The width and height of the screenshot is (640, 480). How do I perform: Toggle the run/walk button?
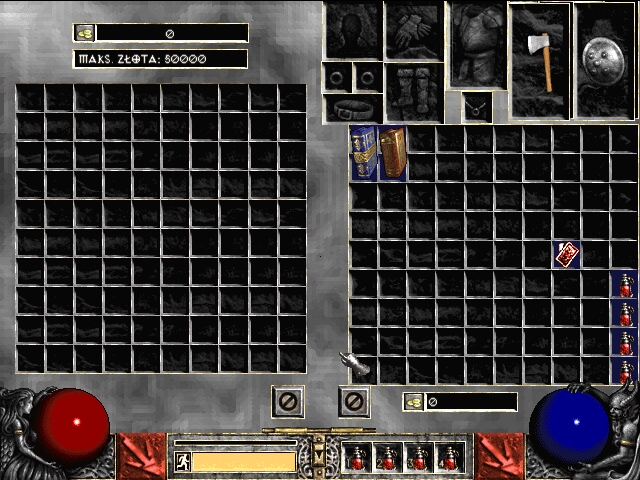[182, 462]
